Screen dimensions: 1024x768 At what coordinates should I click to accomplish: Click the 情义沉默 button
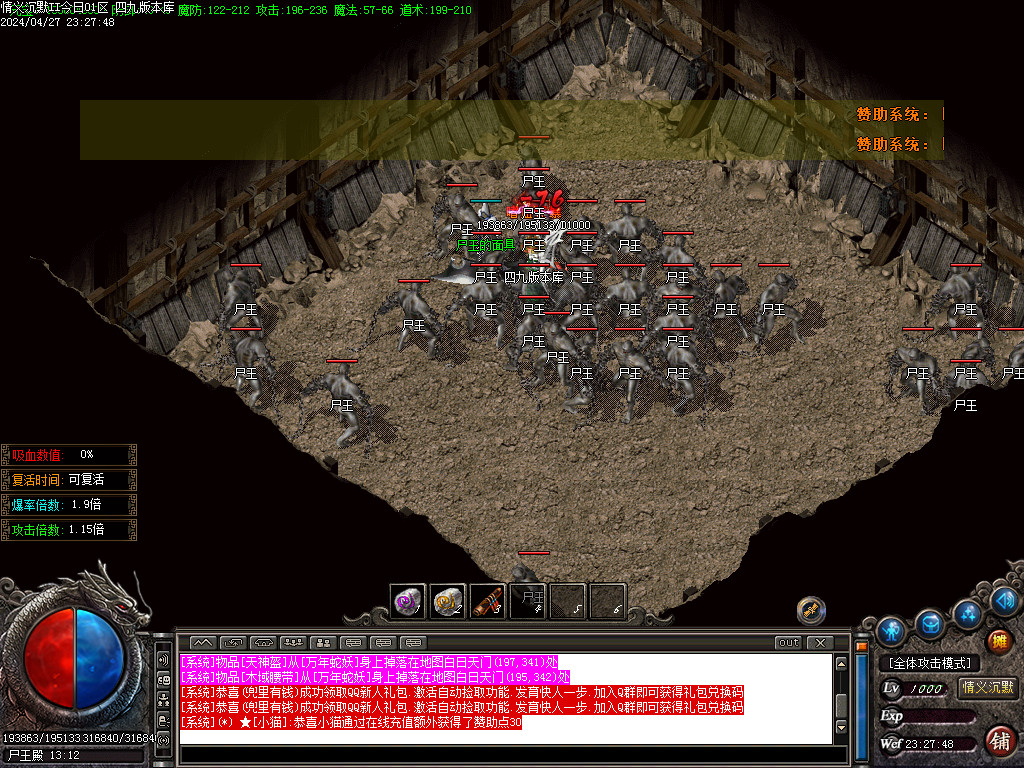point(987,687)
